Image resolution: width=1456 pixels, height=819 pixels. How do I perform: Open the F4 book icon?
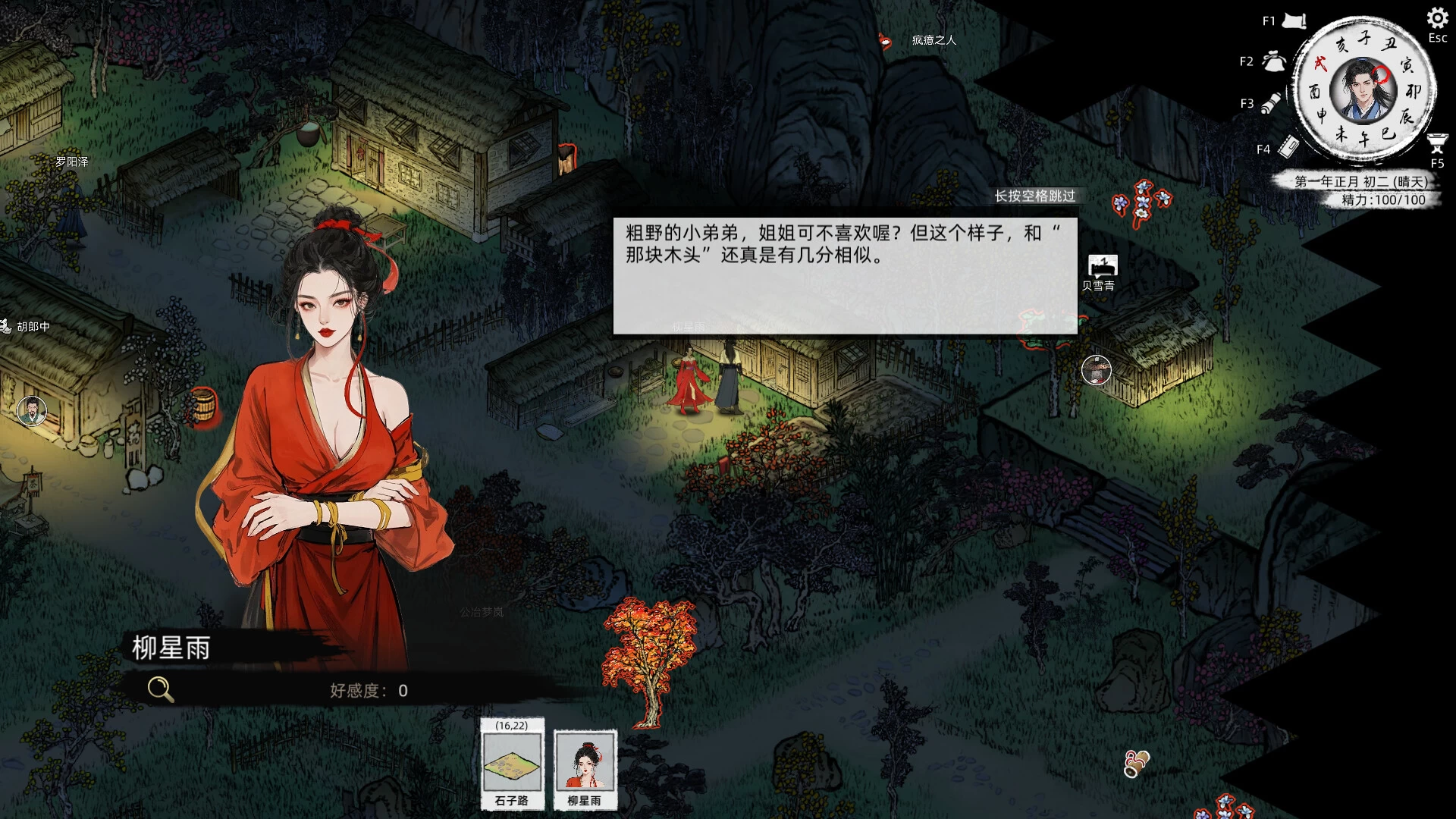pos(1288,148)
